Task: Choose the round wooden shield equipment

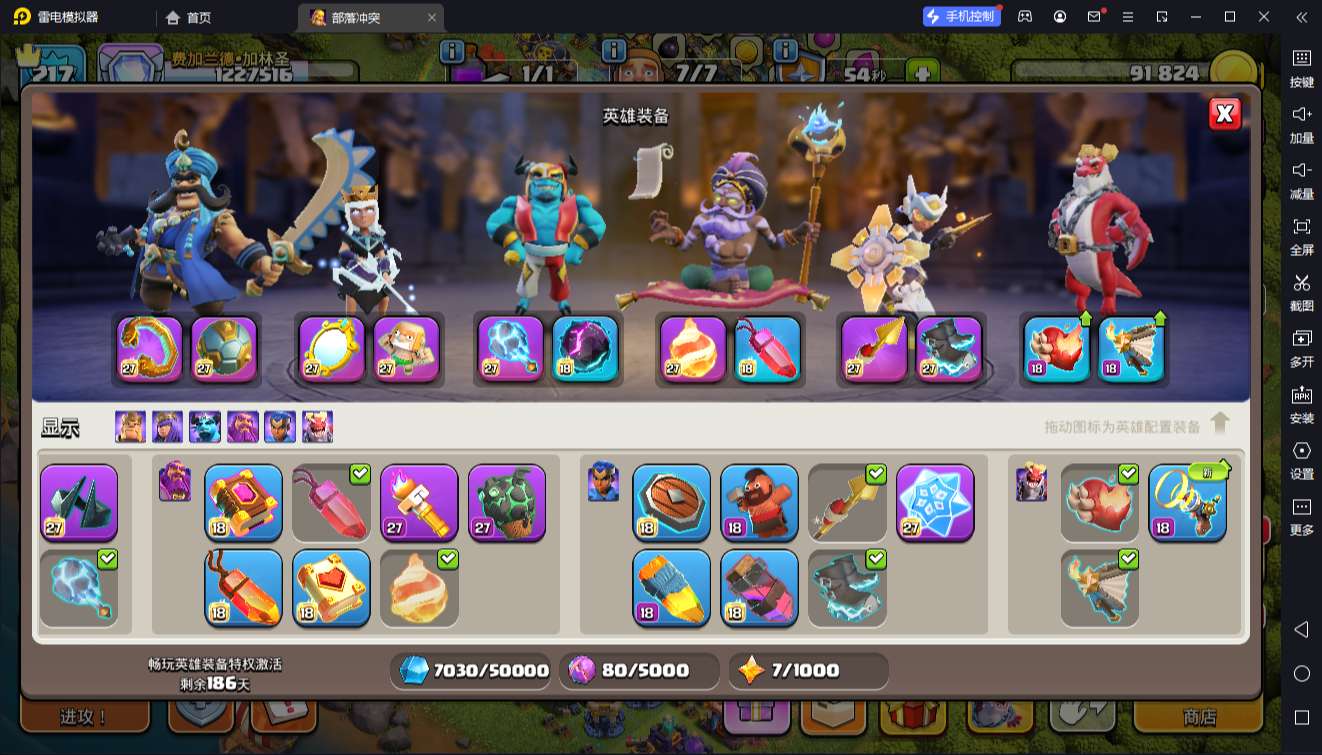Action: coord(671,502)
